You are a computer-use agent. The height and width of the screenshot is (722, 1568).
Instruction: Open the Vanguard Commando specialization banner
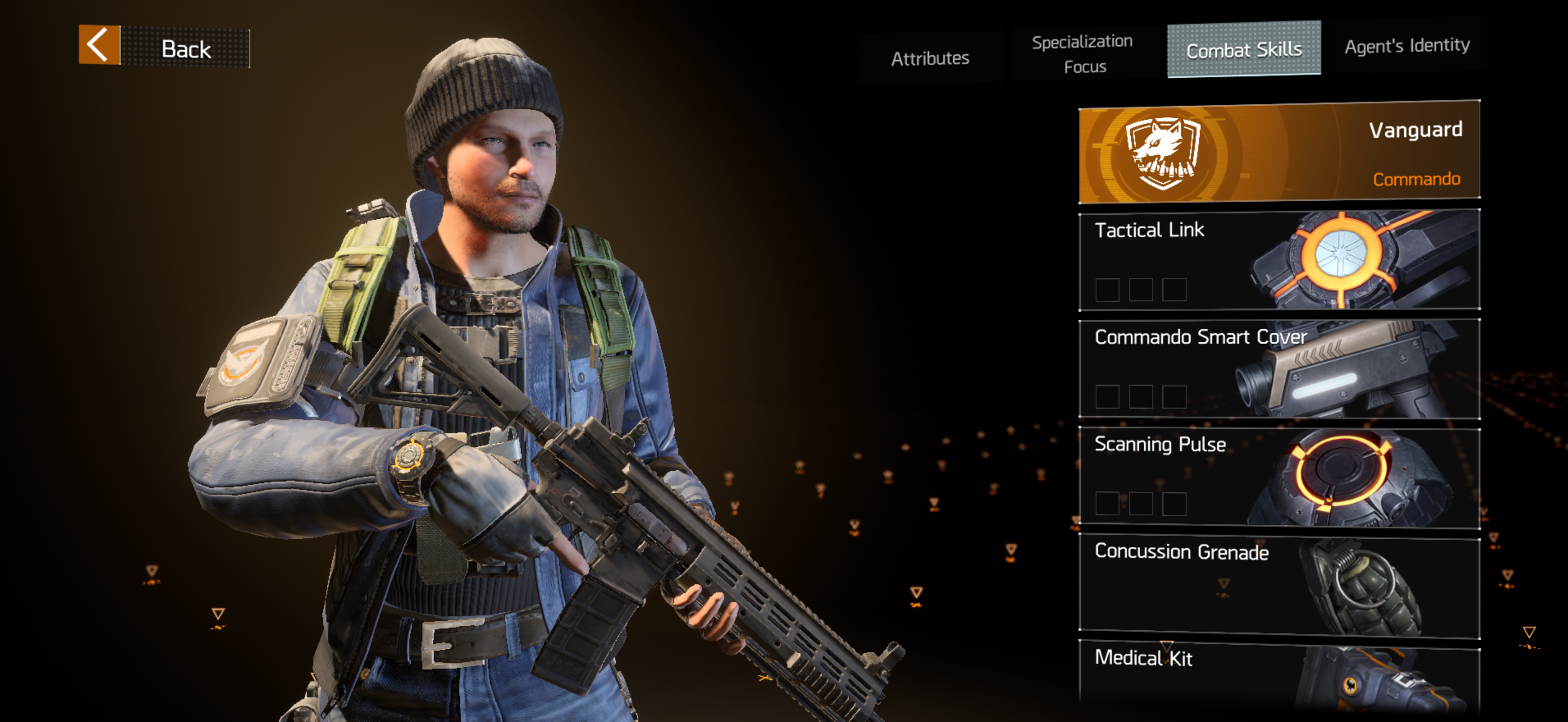[1279, 152]
